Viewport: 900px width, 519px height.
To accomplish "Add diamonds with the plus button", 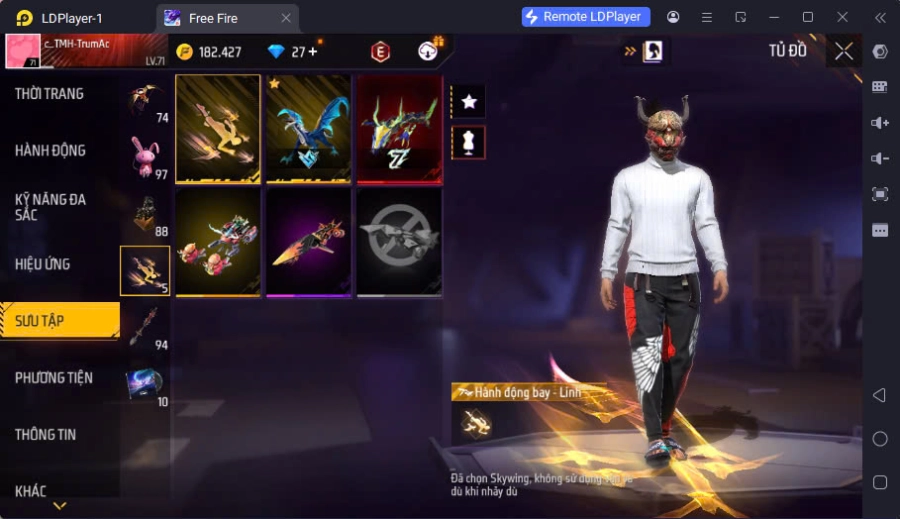I will (x=313, y=51).
